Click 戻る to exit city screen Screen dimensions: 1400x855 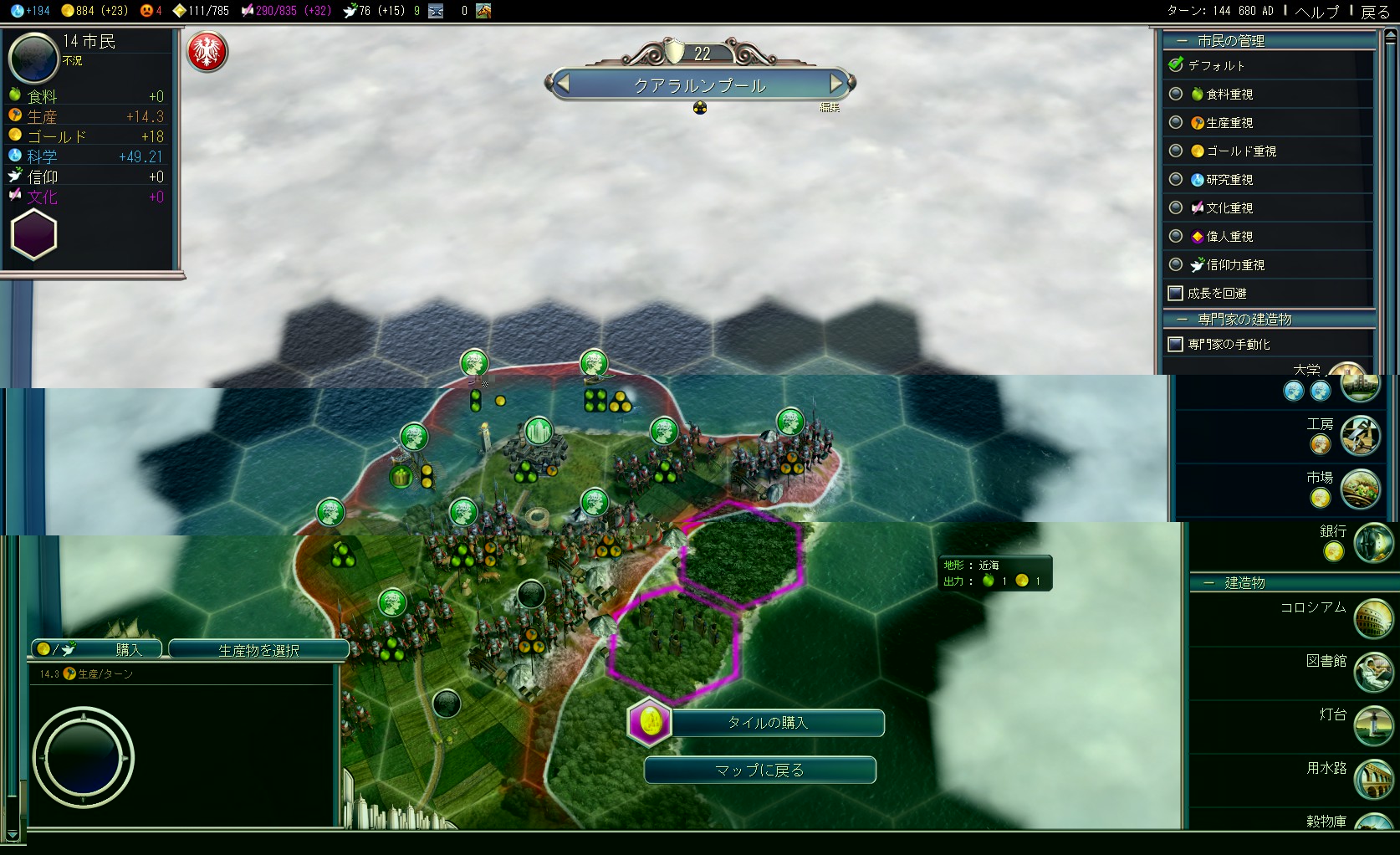(1375, 11)
